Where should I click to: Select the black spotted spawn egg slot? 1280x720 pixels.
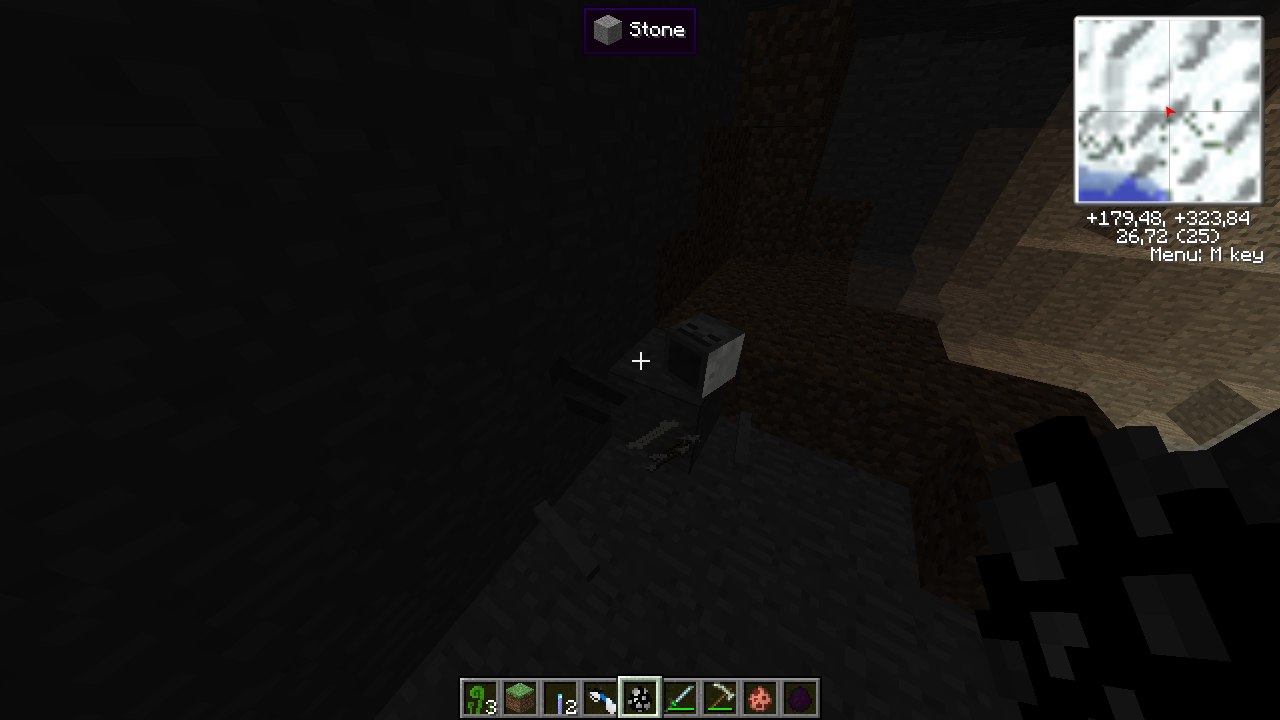pos(640,698)
